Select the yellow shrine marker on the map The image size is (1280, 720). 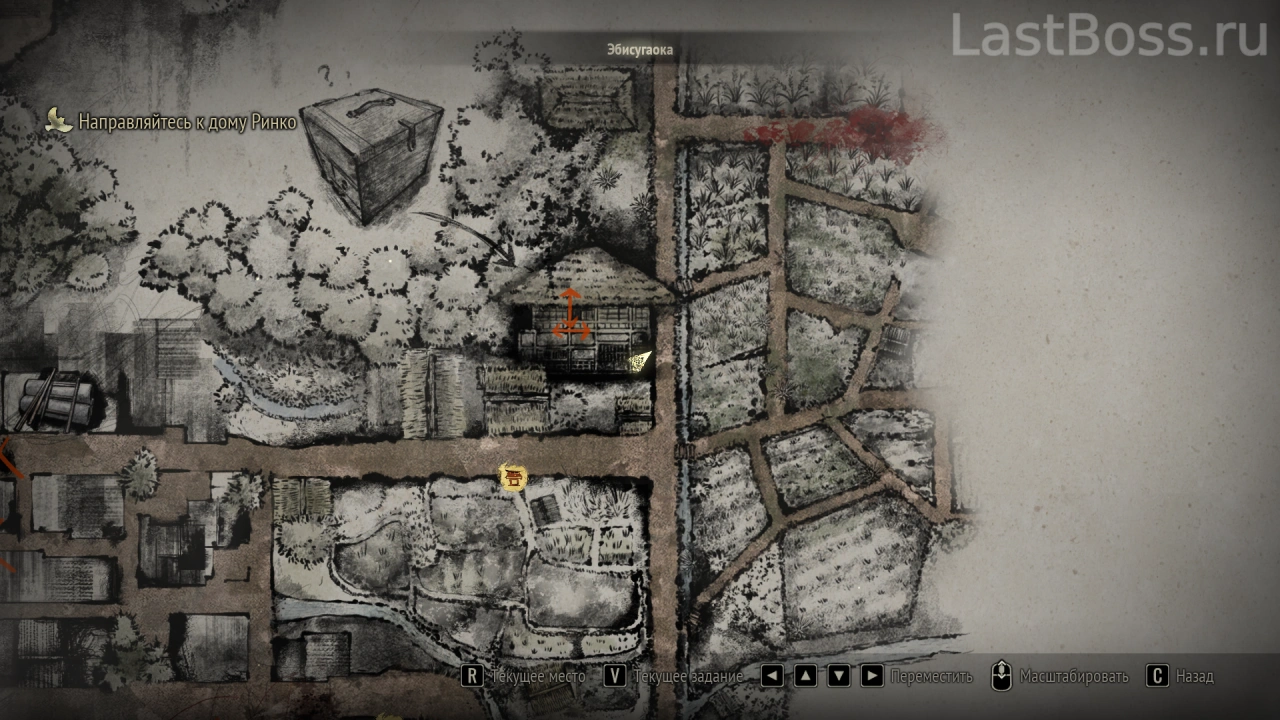pyautogui.click(x=513, y=478)
